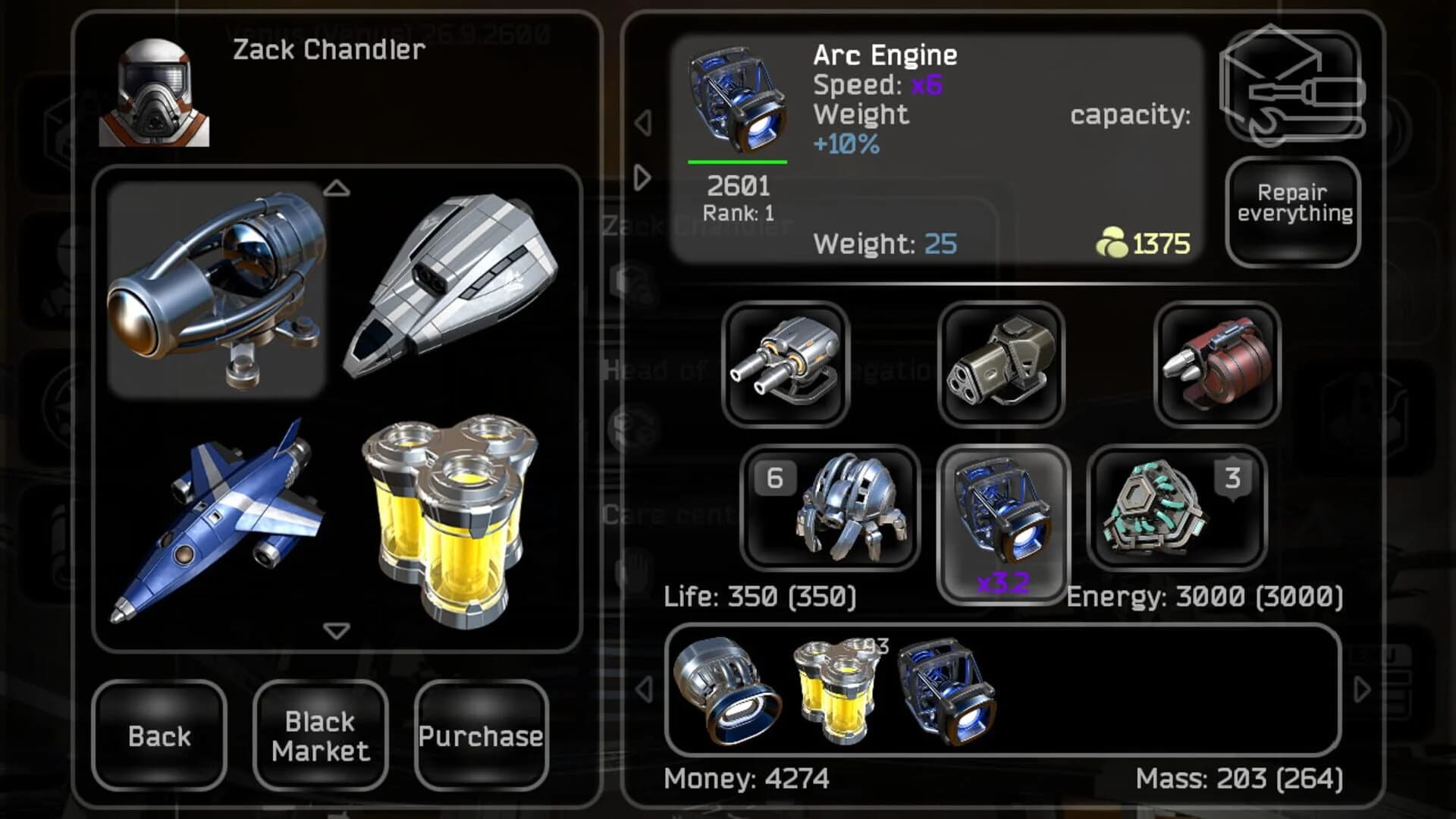
Task: Purchase the selected Arc Engine
Action: (483, 734)
